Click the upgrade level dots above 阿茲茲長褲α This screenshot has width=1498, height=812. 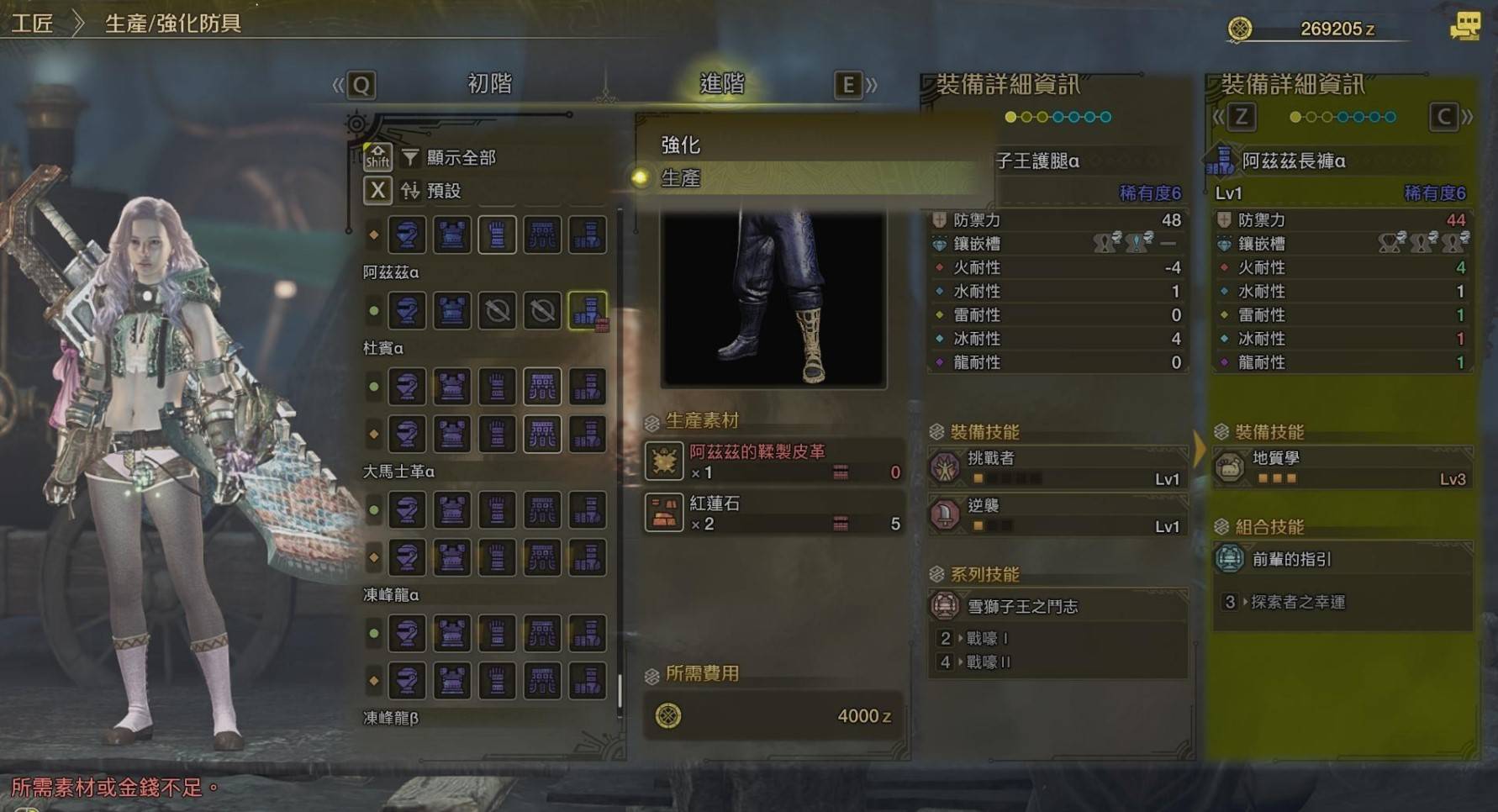[x=1341, y=118]
